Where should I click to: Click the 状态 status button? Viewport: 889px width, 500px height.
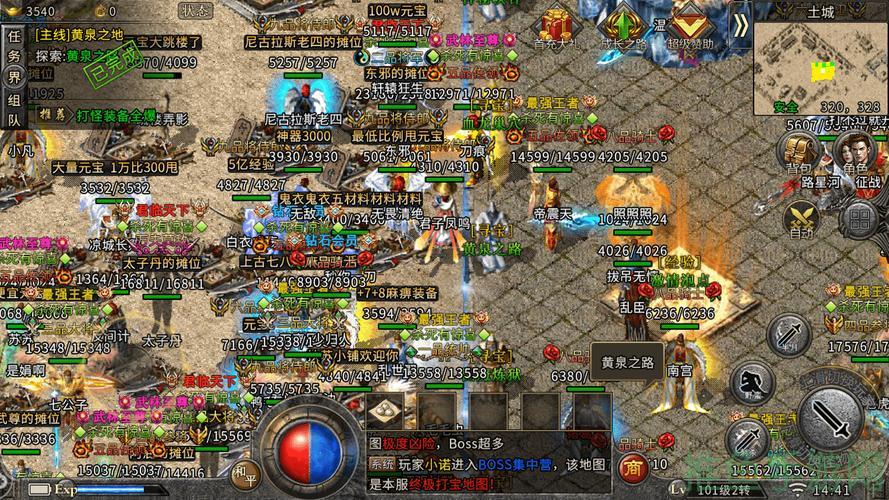195,10
